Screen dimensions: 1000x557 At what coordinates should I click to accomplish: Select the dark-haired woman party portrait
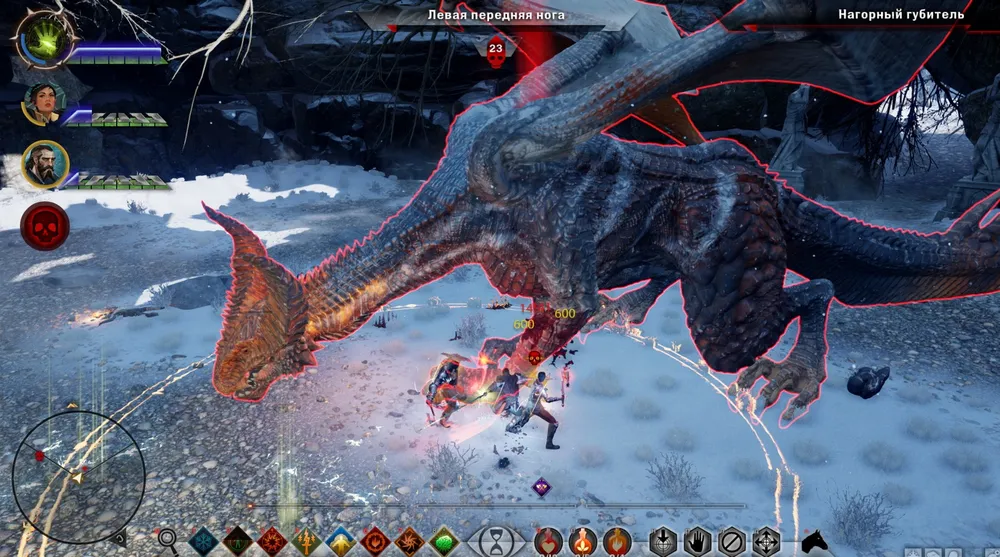pos(42,103)
